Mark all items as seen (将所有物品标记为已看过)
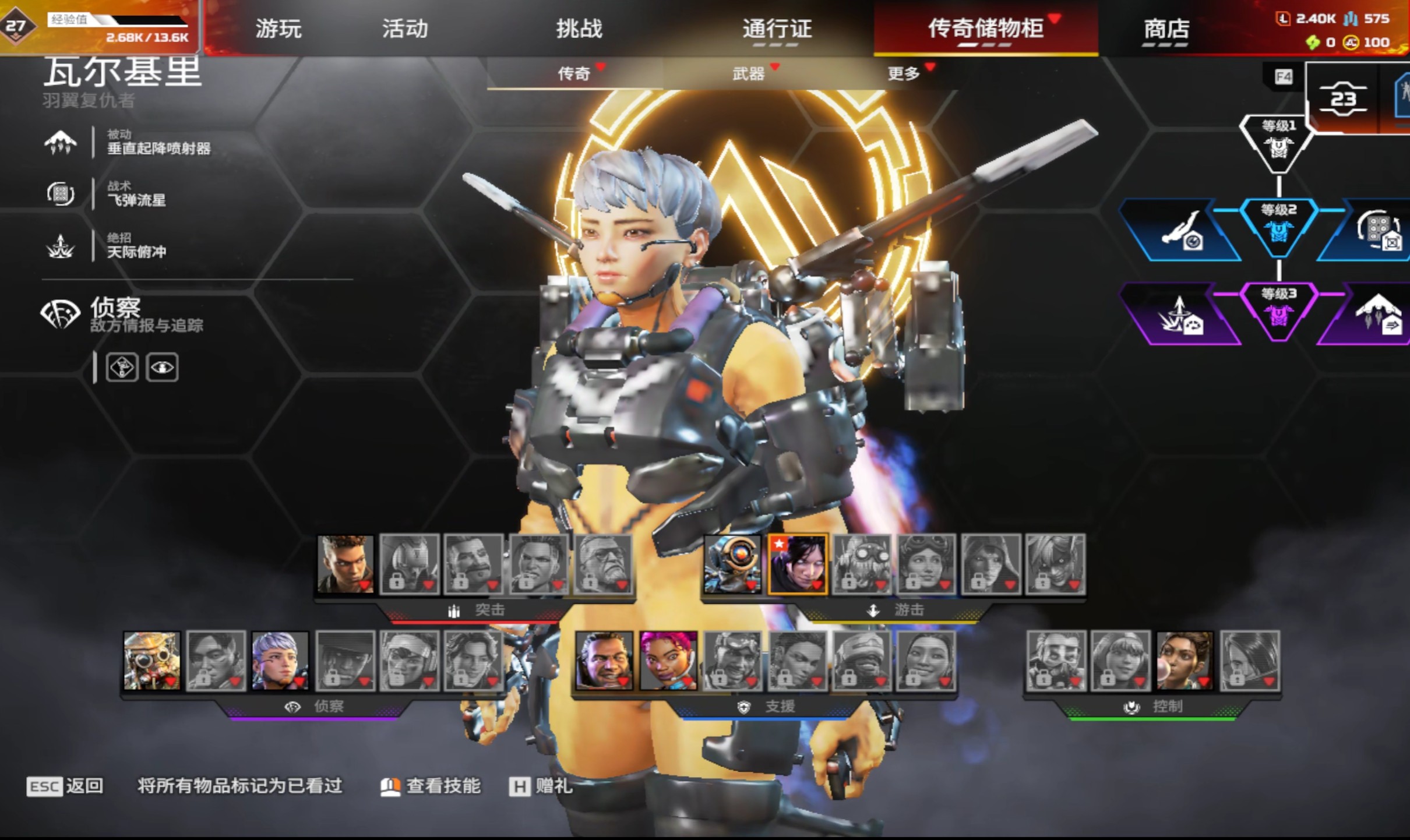The width and height of the screenshot is (1410, 840). click(239, 786)
